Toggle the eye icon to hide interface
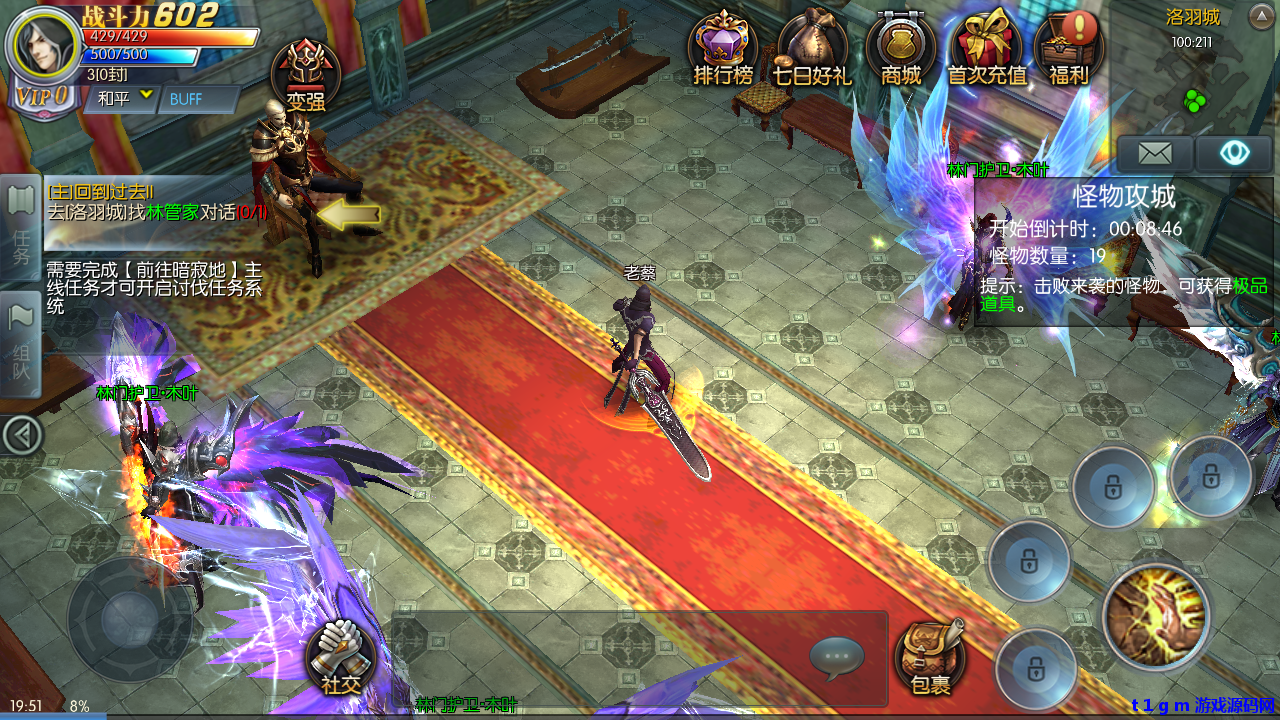Screen dimensions: 1280x720 1237,152
